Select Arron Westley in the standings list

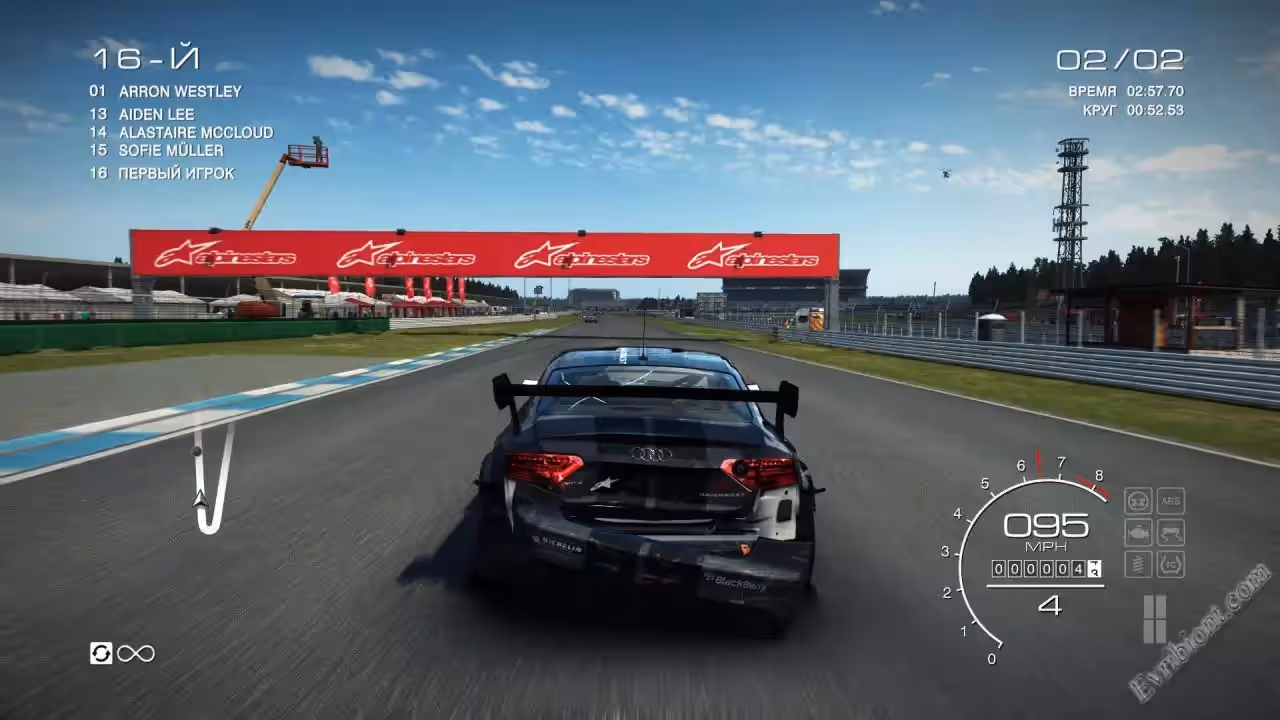180,91
